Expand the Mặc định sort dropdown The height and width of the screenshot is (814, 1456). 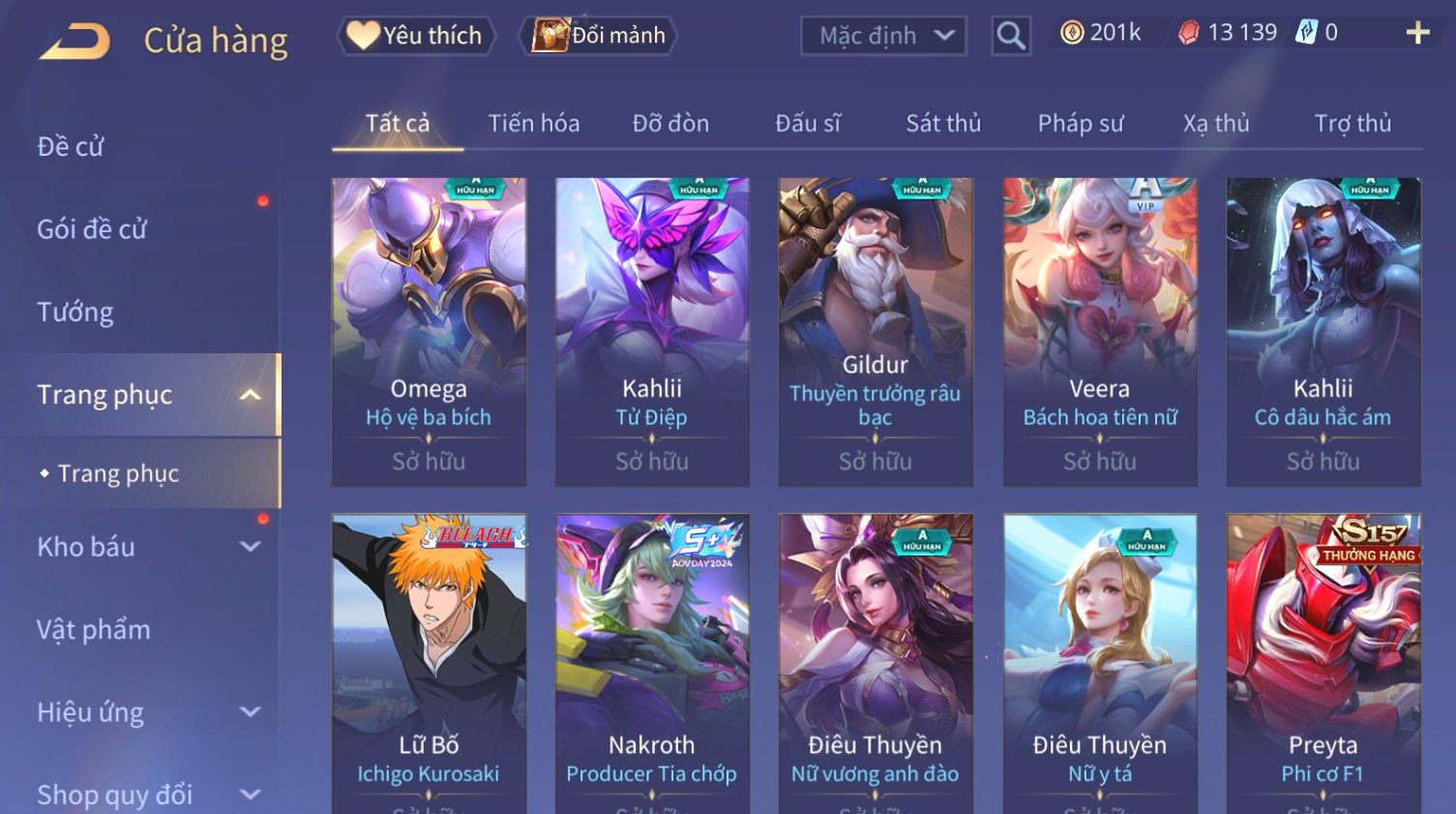(883, 36)
